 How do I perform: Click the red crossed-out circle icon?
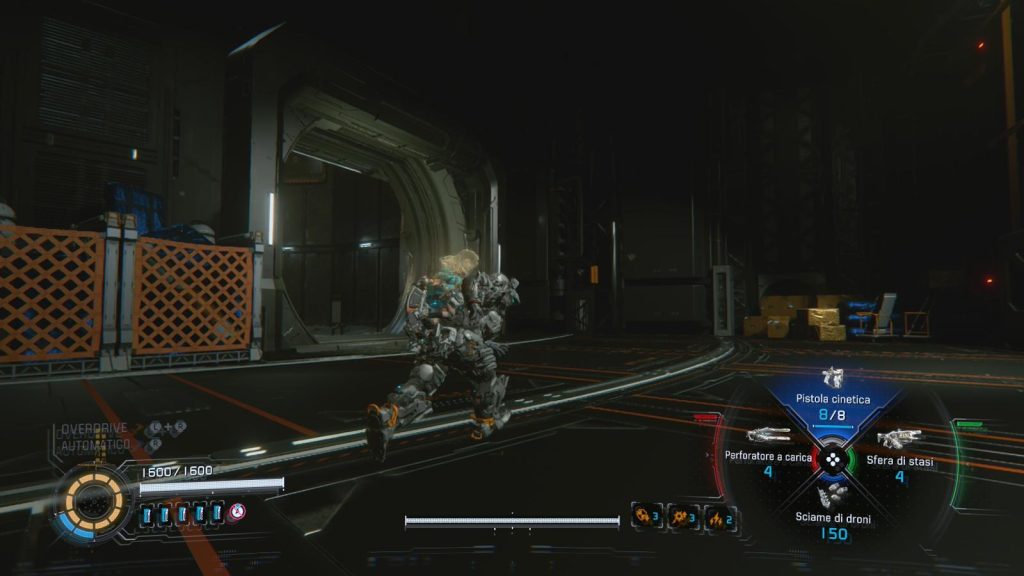(x=237, y=512)
